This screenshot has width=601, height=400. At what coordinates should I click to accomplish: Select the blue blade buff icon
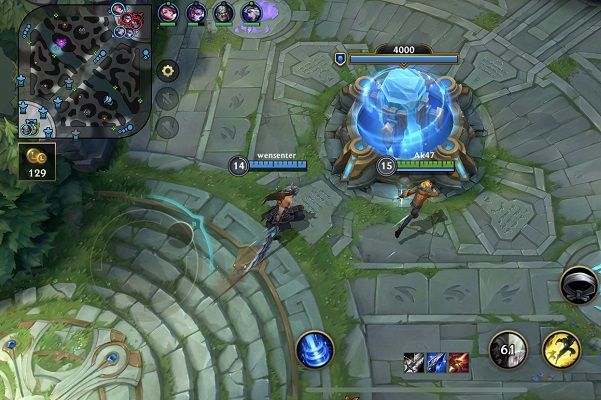[436, 362]
